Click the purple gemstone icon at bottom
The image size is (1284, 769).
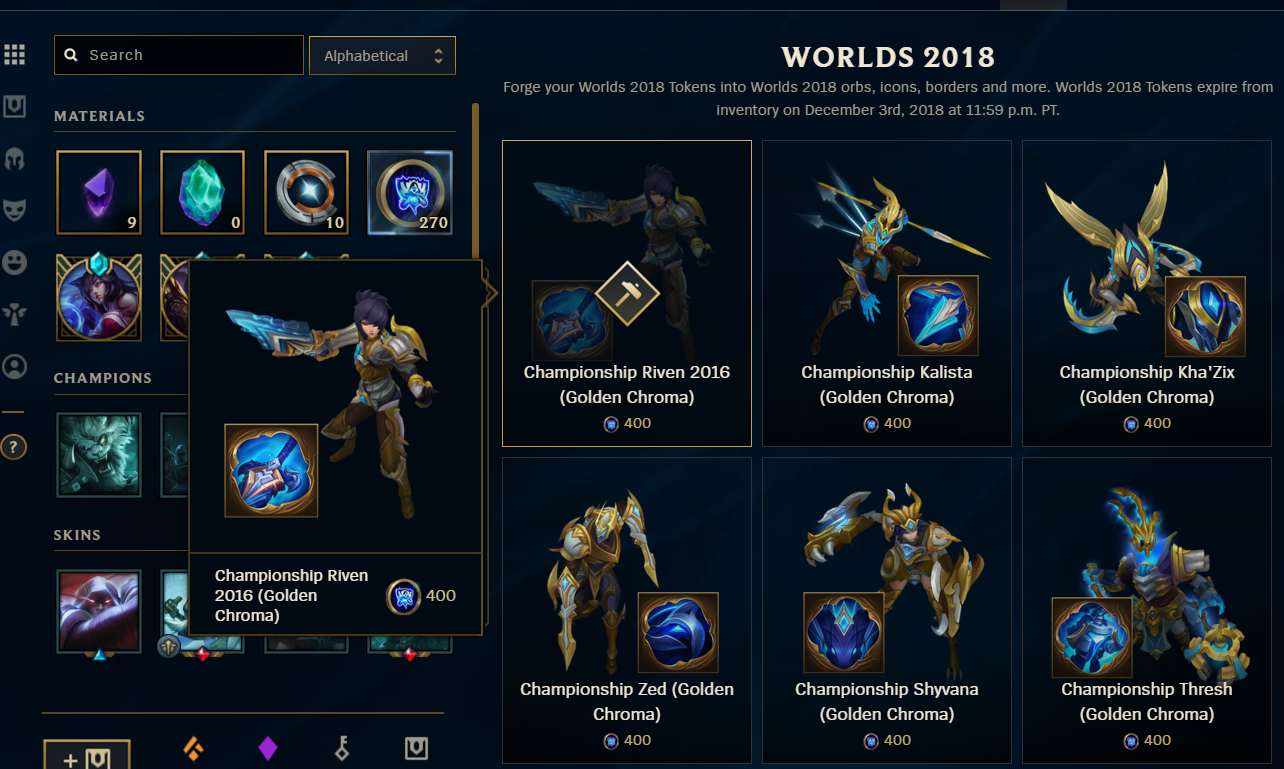[x=268, y=748]
